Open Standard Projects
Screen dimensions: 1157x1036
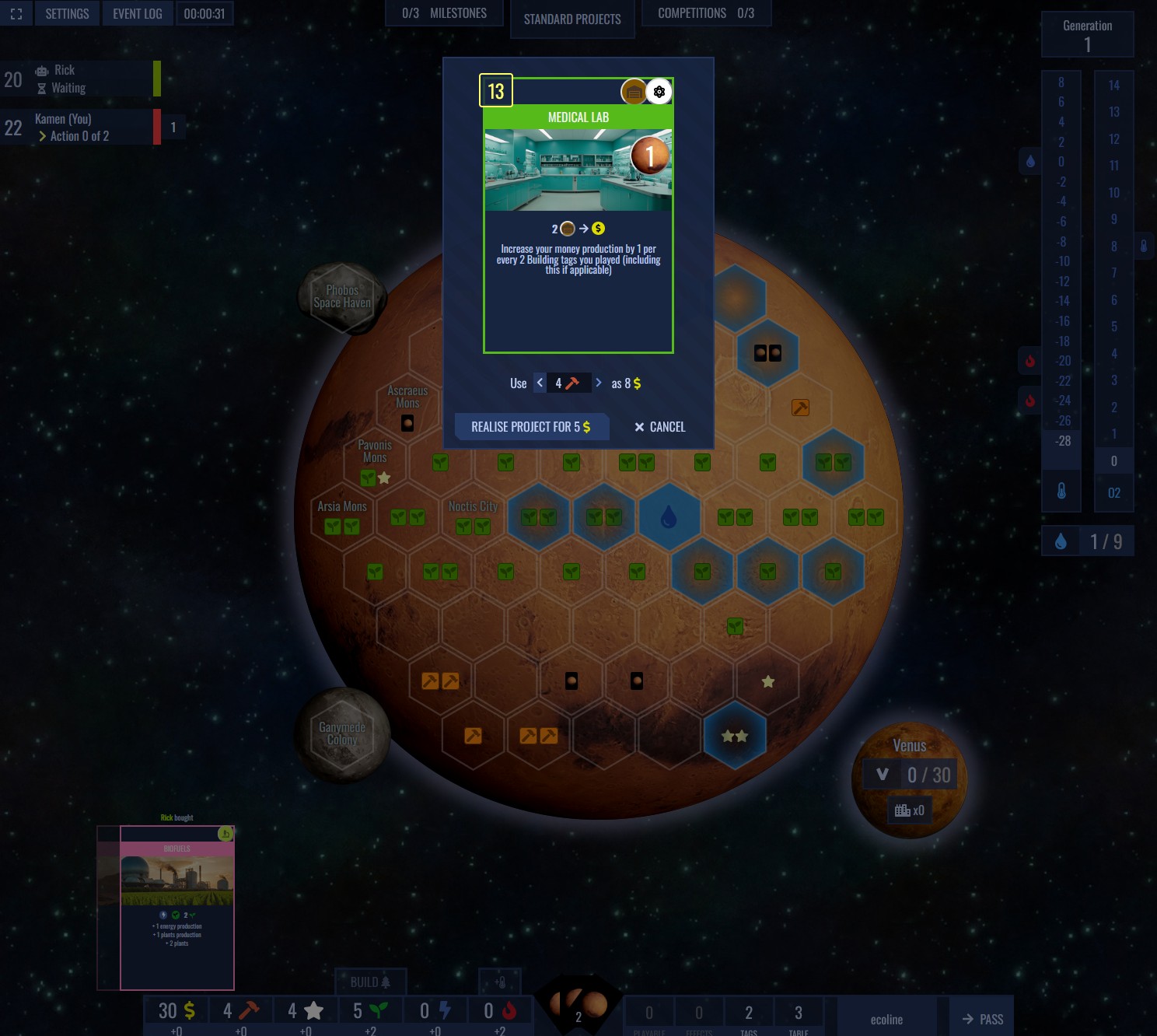coord(572,19)
